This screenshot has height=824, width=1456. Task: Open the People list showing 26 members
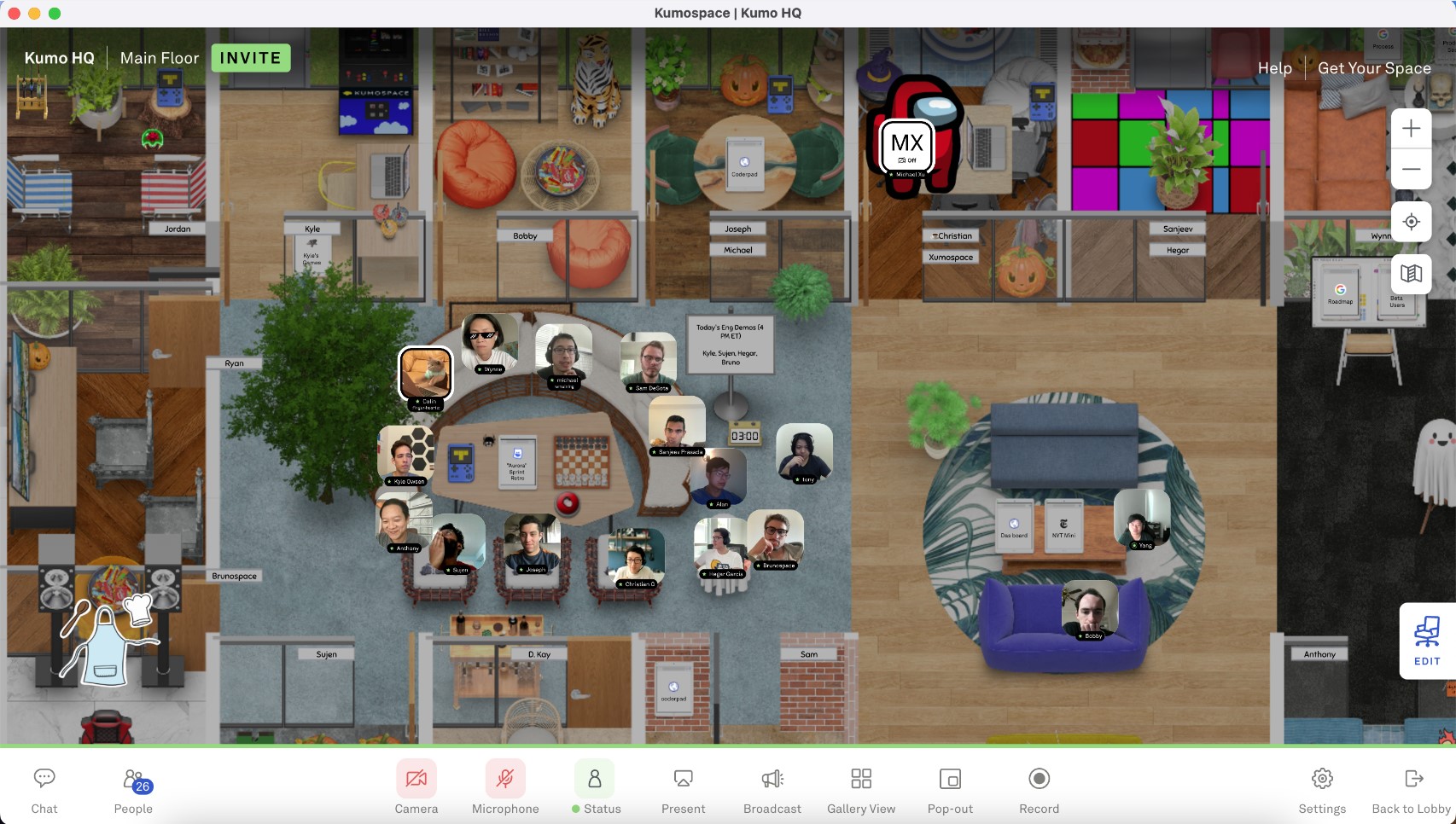(133, 787)
